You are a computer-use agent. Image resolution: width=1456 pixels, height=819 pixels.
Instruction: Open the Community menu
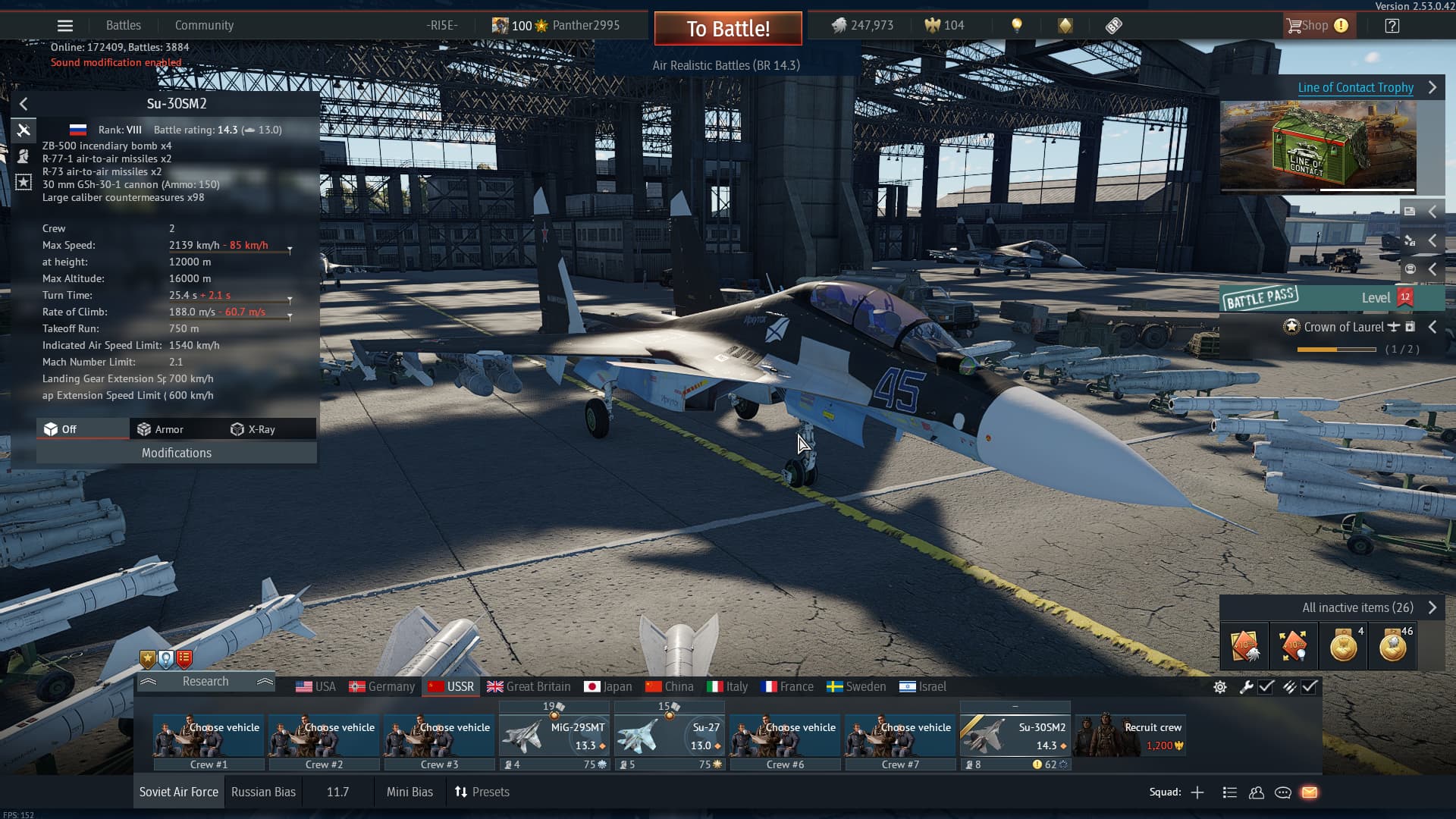(204, 26)
